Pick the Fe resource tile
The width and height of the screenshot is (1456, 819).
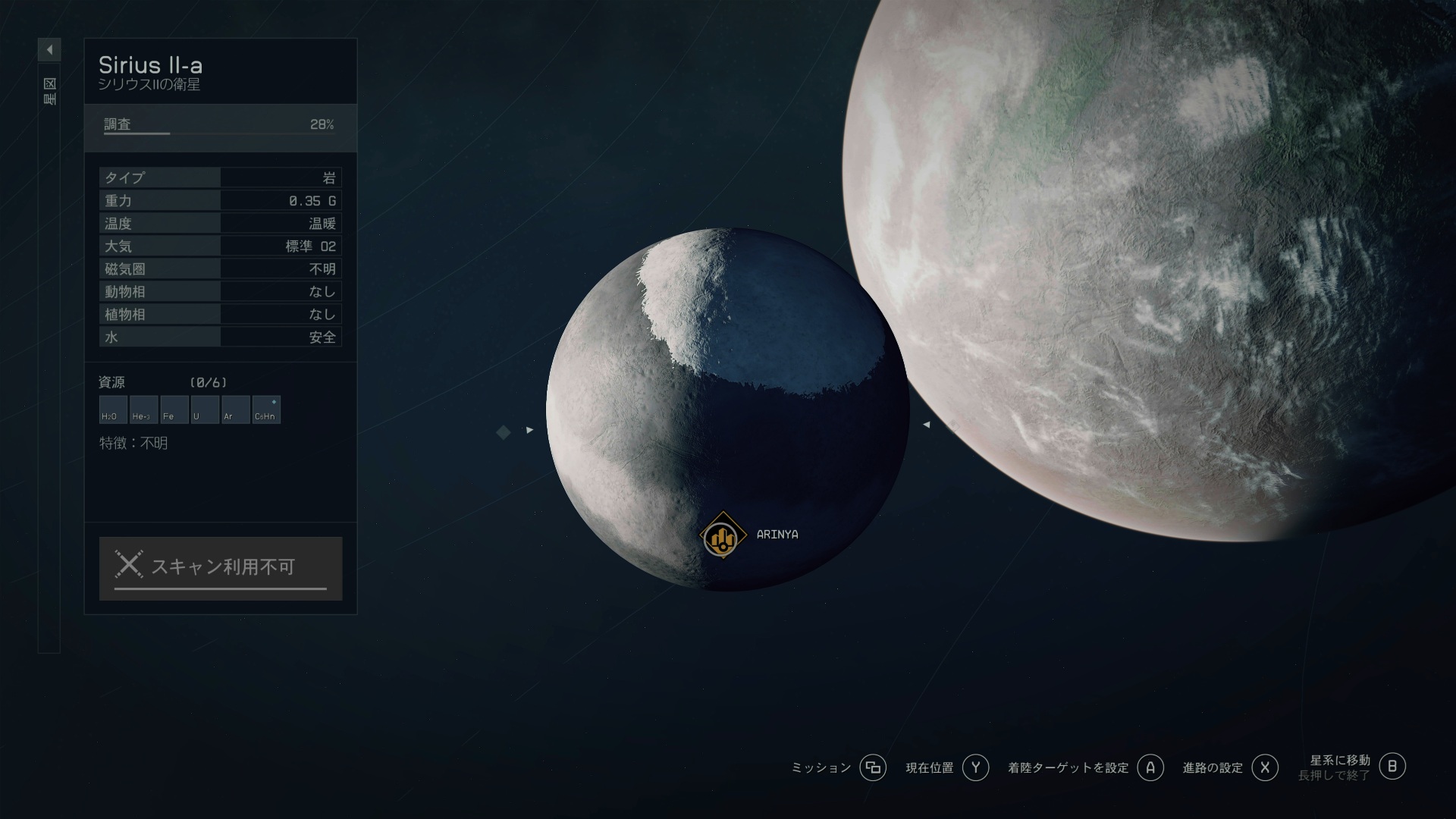pos(174,409)
